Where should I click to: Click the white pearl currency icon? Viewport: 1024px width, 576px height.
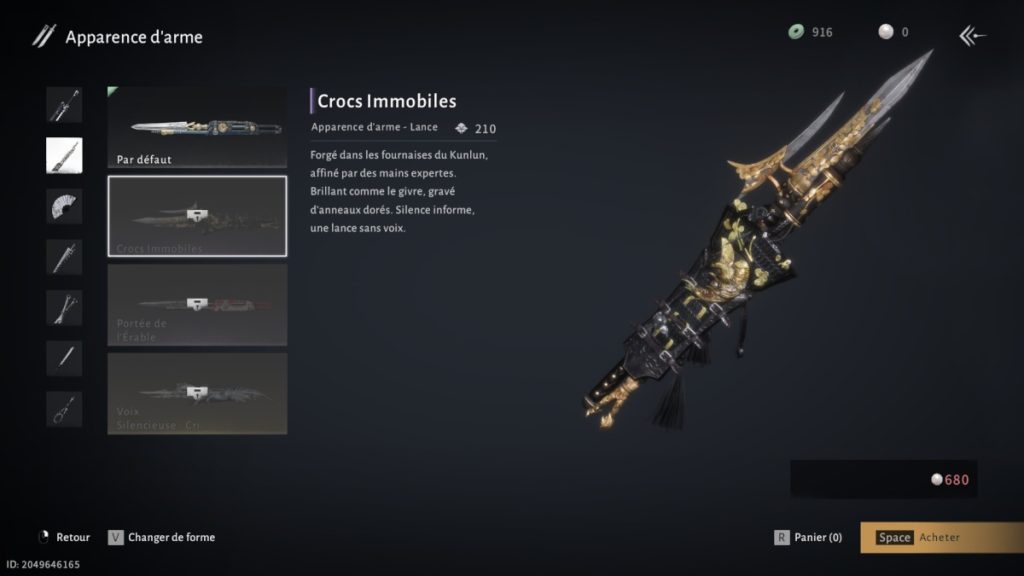point(885,32)
